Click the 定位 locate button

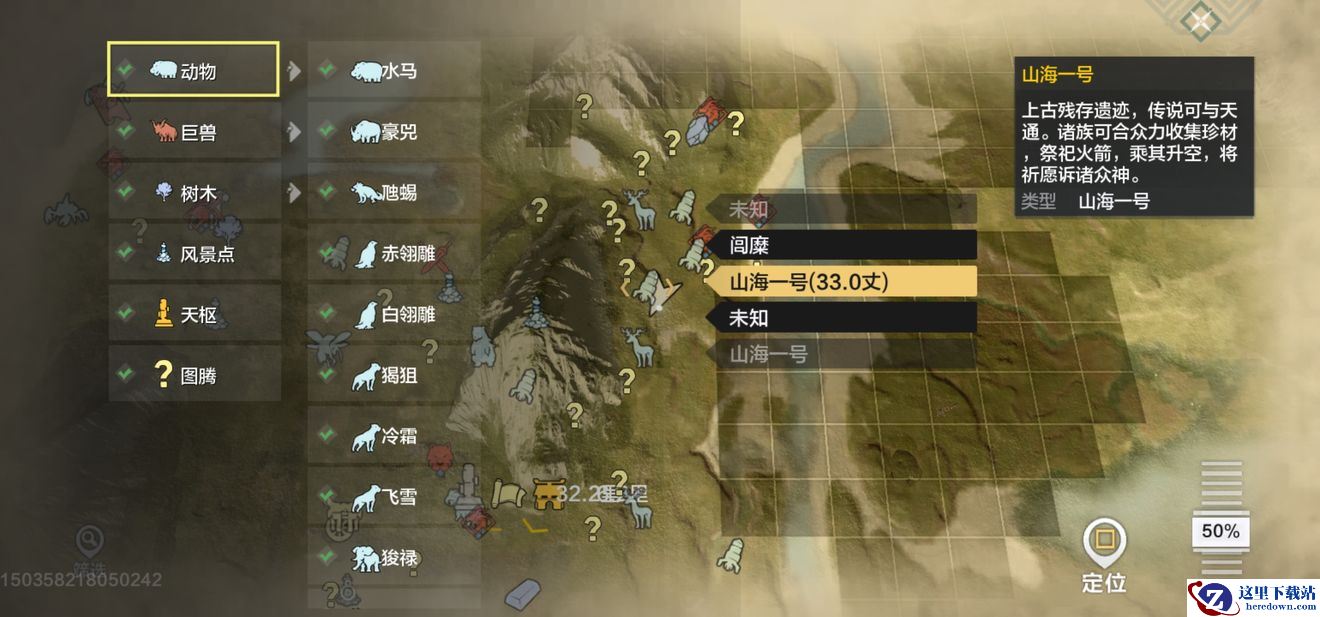click(x=1104, y=555)
